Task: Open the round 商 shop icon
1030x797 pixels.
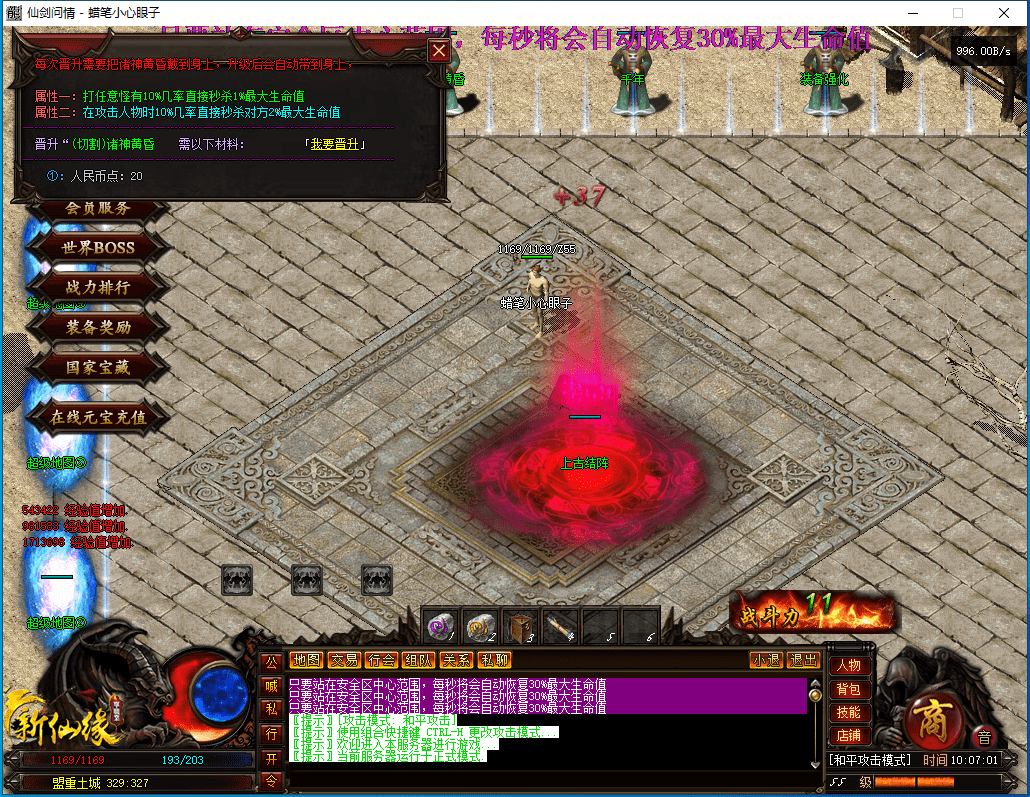Action: [x=932, y=719]
